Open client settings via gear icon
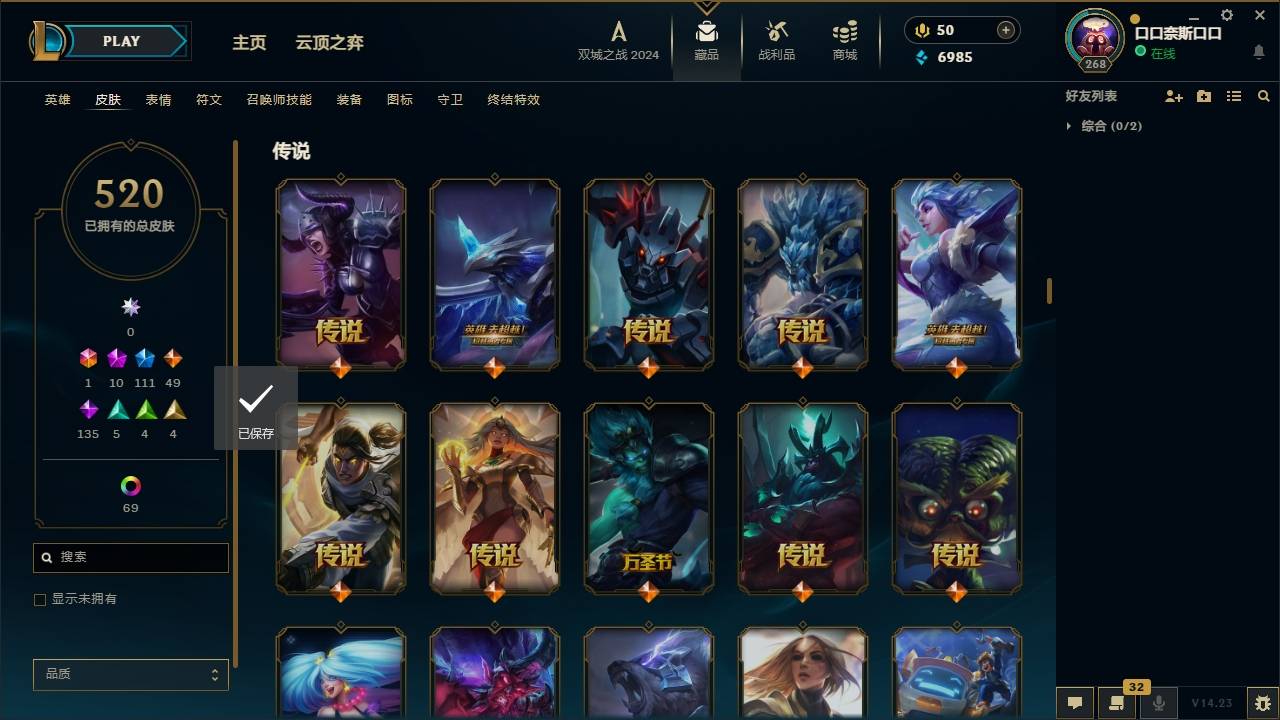The image size is (1280, 720). [x=1227, y=15]
